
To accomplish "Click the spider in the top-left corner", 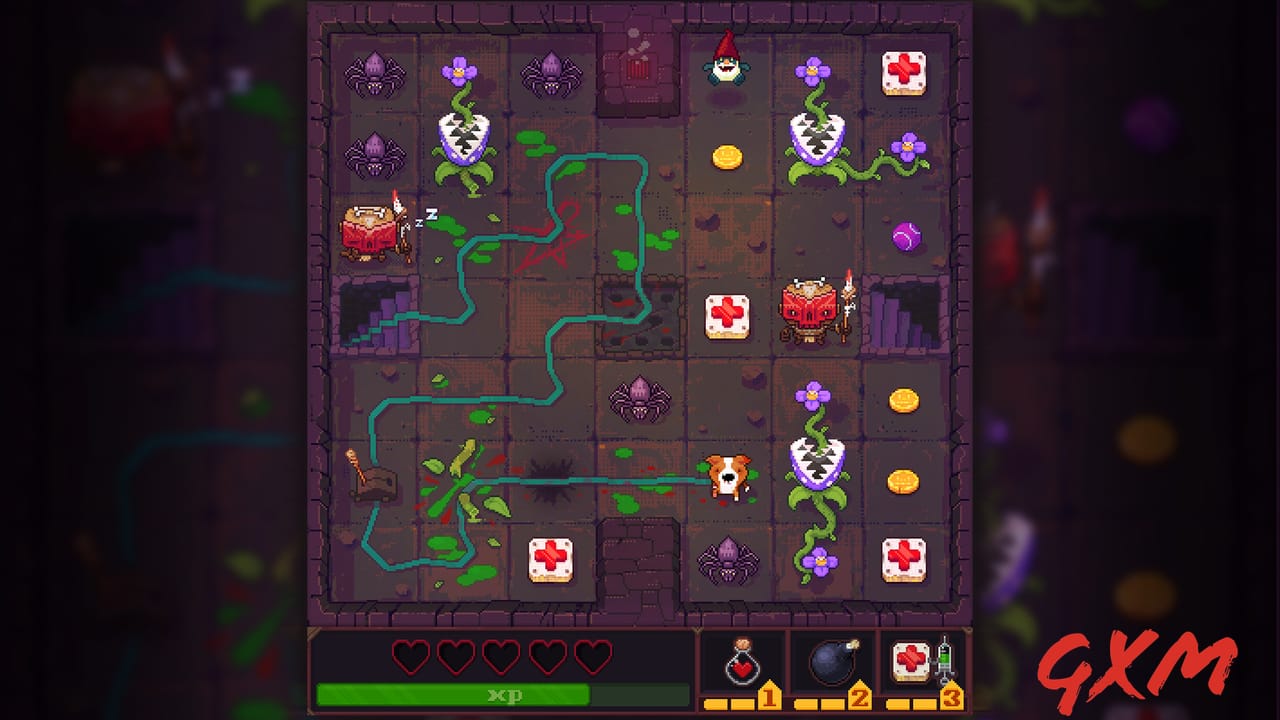I will coord(375,73).
